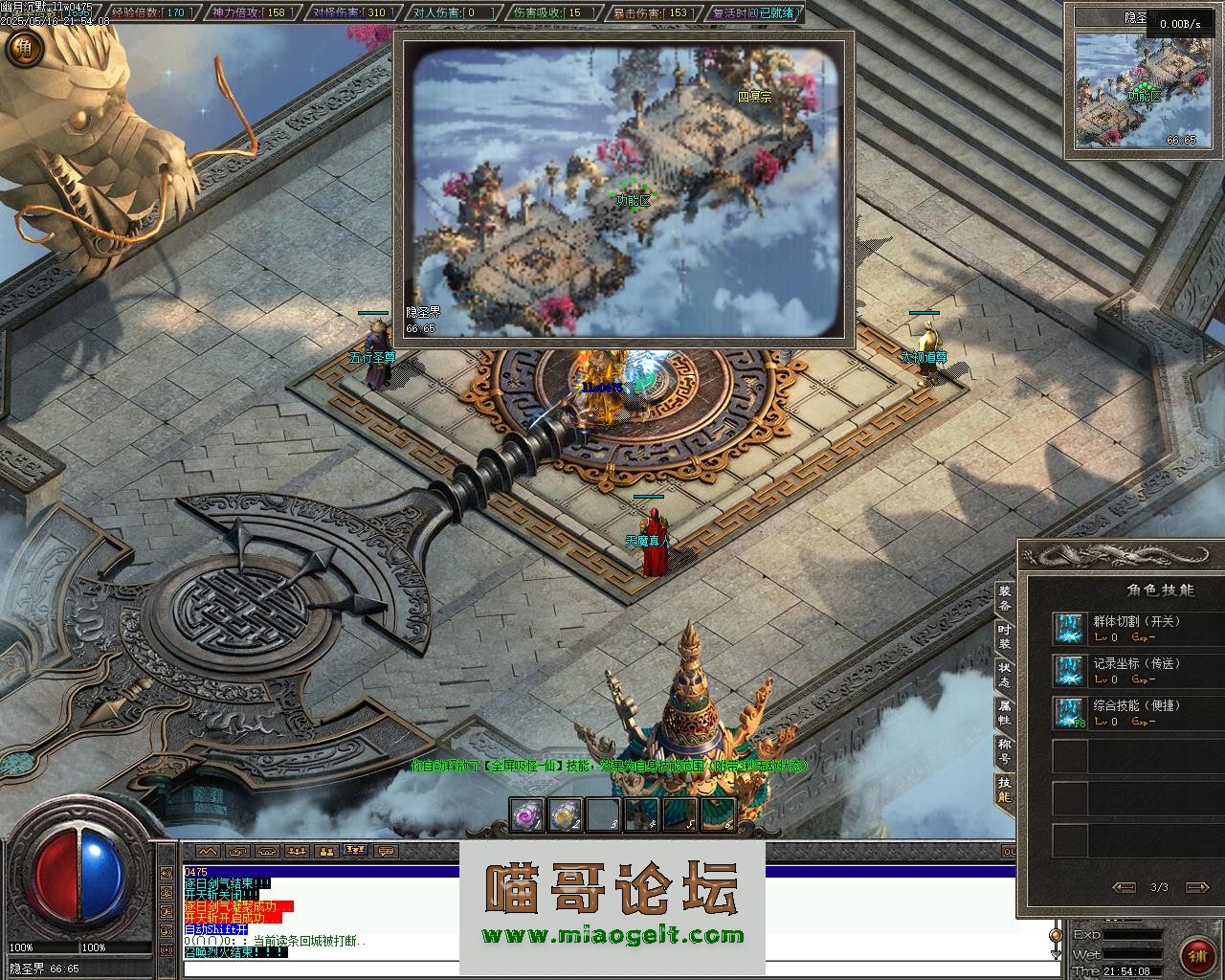
Task: Use the yellow spiral stone in slot 2
Action: pyautogui.click(x=565, y=814)
